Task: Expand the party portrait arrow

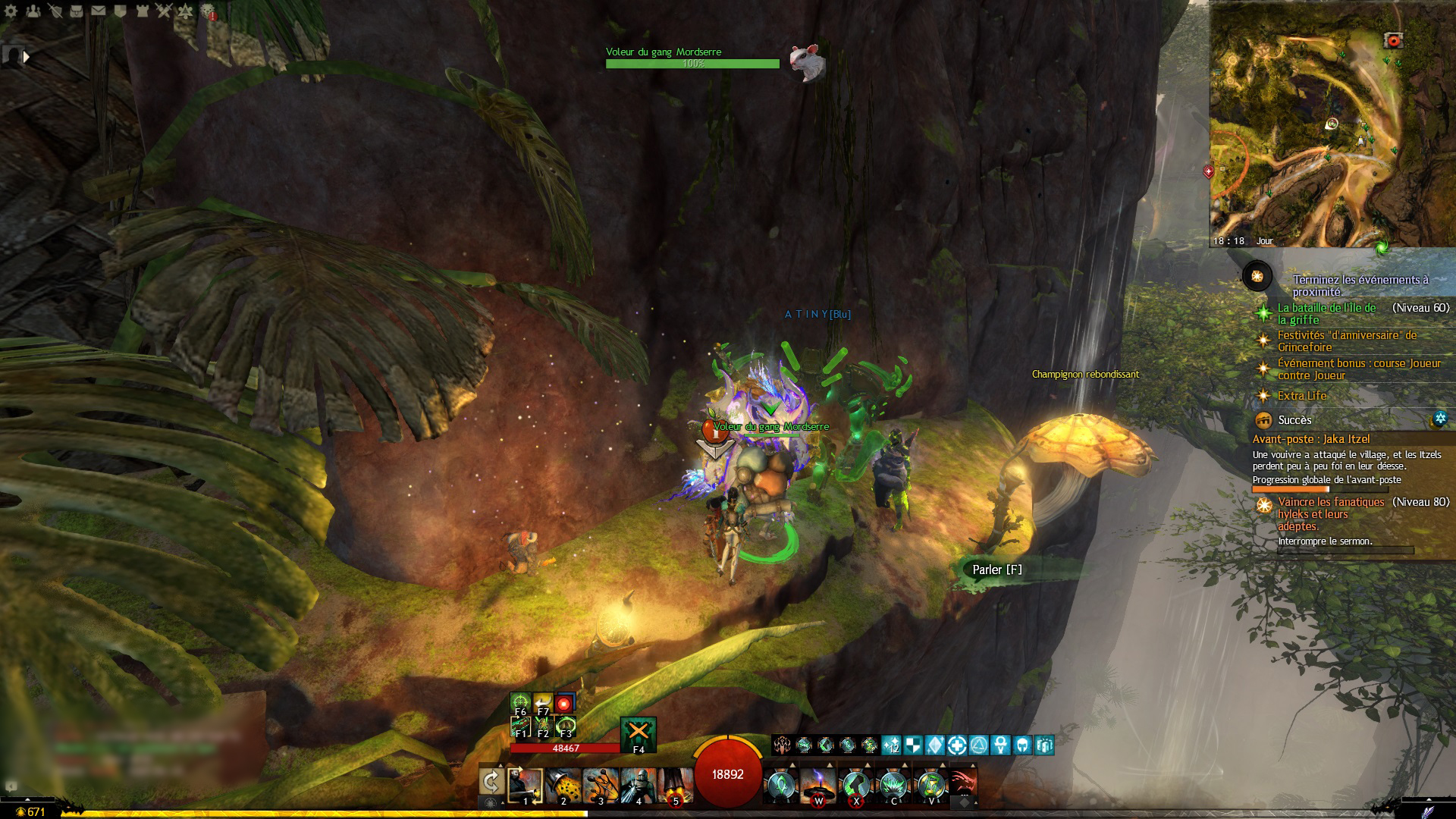Action: coord(27,57)
